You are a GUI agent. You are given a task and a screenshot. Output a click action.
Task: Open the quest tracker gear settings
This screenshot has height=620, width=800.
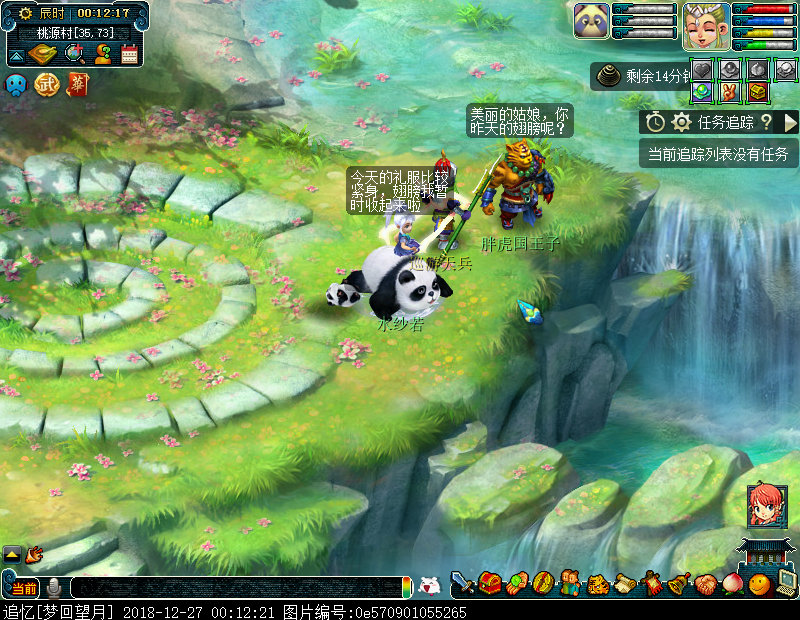point(681,122)
